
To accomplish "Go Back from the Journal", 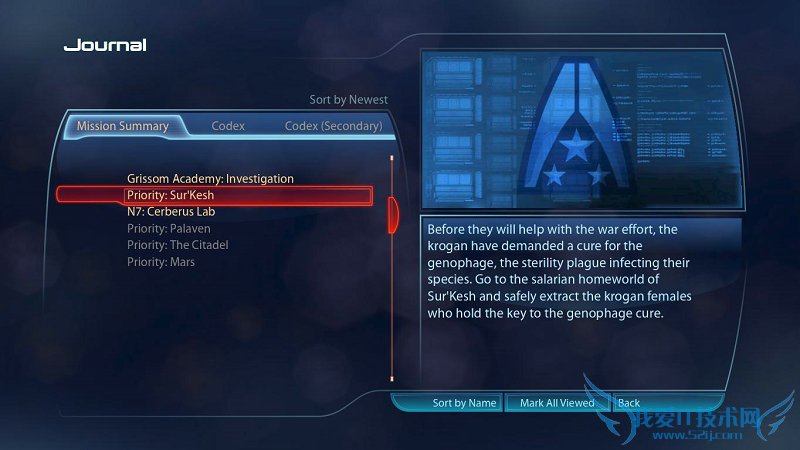I will tap(629, 403).
